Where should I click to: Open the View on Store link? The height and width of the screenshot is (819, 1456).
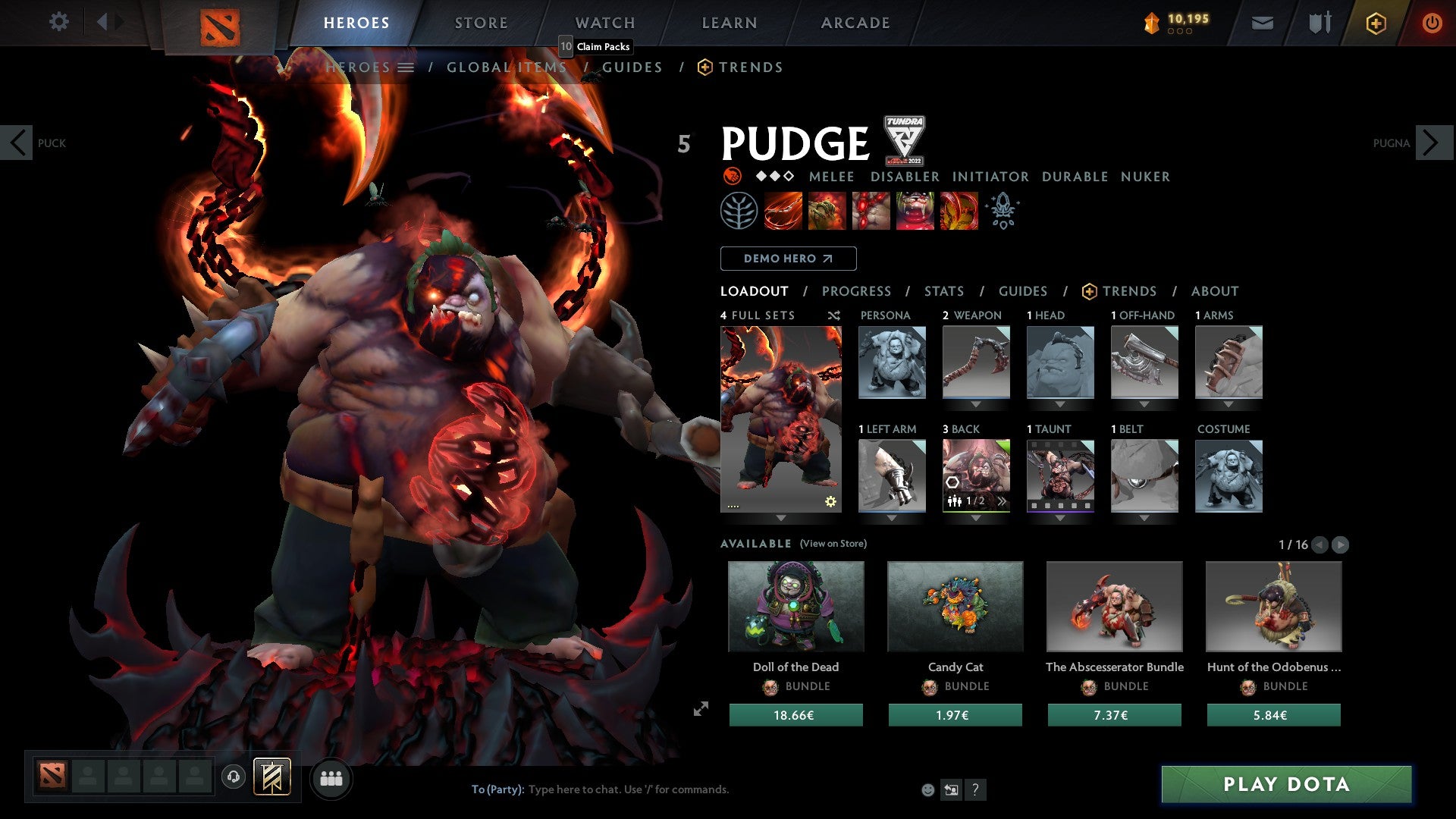(833, 544)
